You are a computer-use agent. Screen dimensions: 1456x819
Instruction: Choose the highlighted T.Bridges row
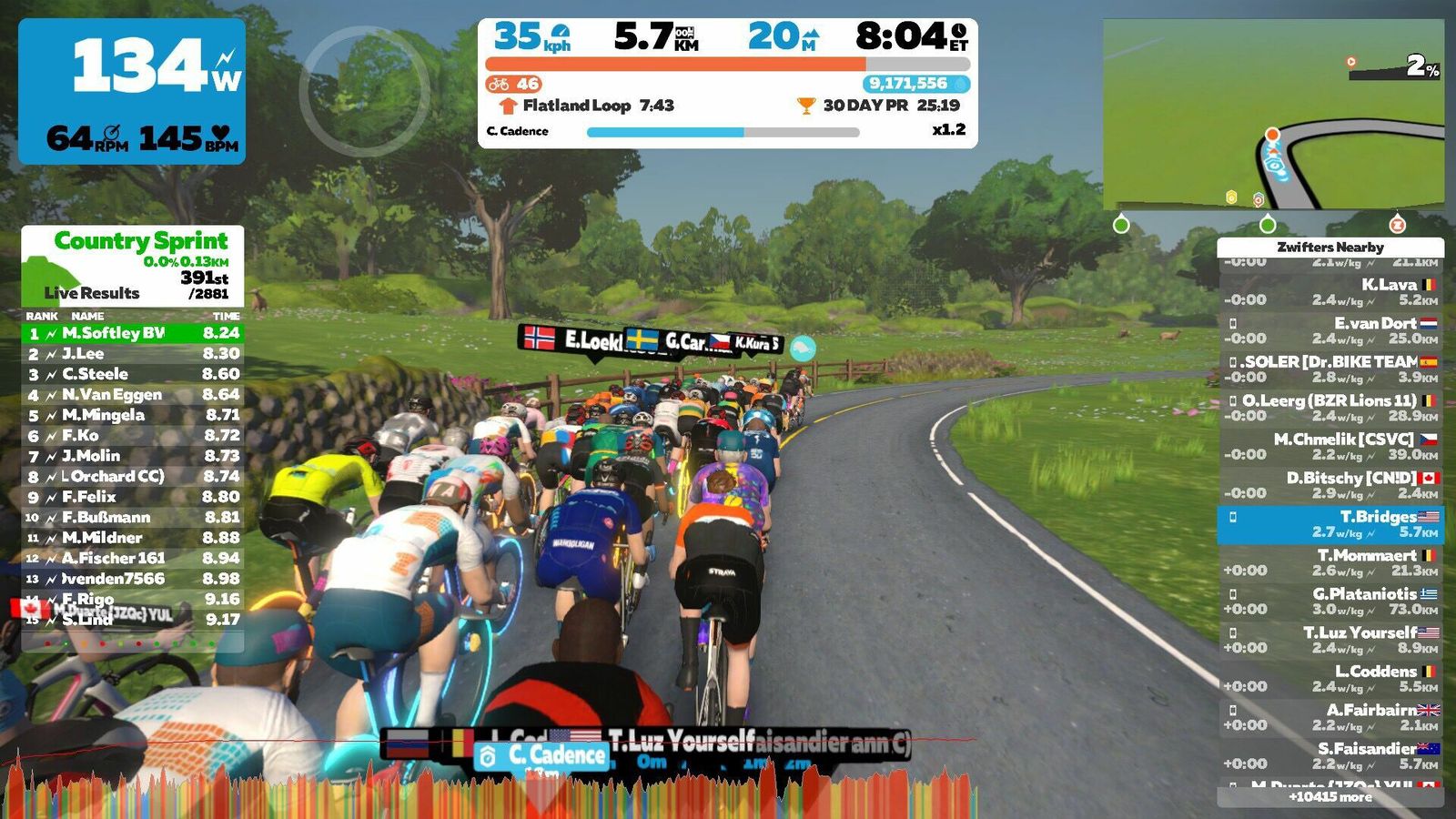[1330, 524]
